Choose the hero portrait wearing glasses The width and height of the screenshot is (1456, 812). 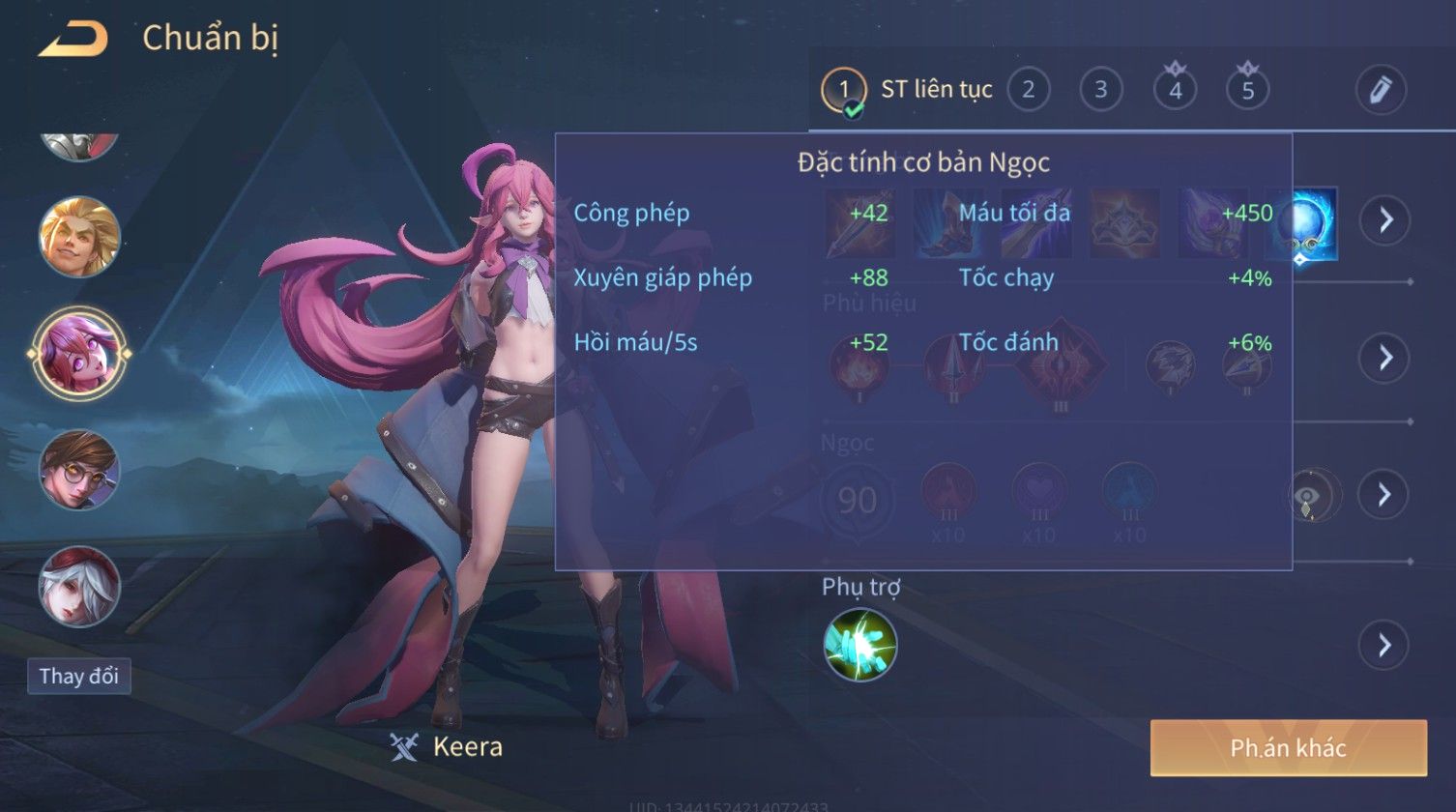click(79, 471)
